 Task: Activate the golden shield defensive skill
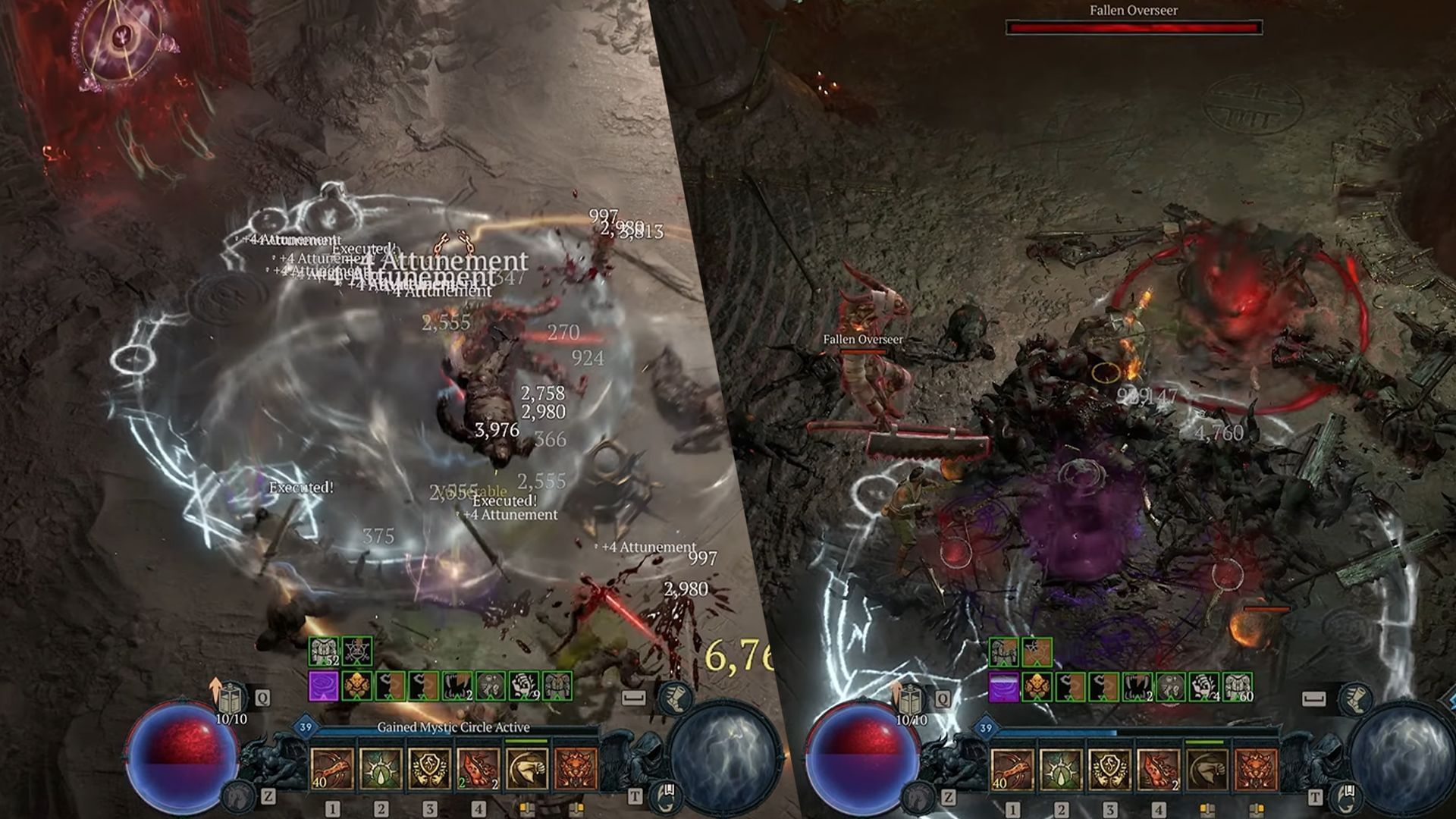click(x=429, y=767)
